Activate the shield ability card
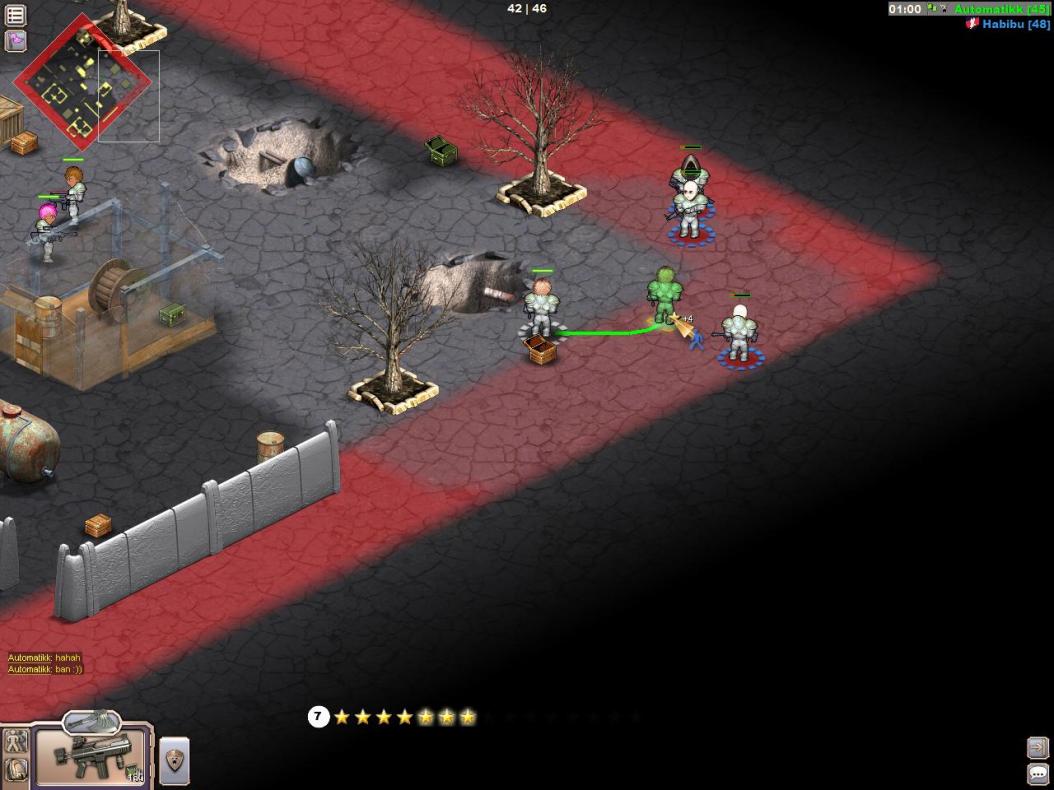 174,761
